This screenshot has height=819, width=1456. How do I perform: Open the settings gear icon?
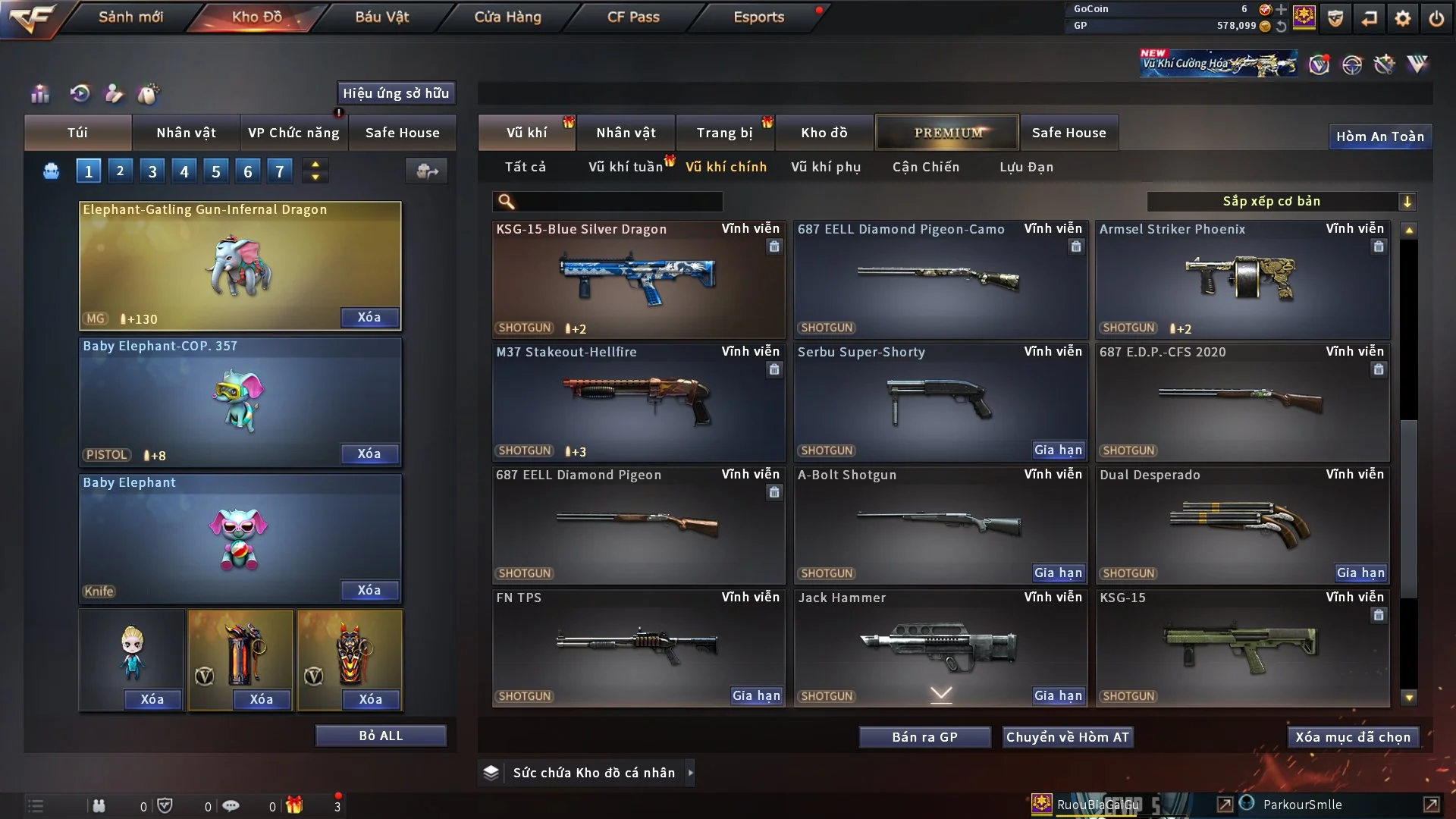(1402, 18)
